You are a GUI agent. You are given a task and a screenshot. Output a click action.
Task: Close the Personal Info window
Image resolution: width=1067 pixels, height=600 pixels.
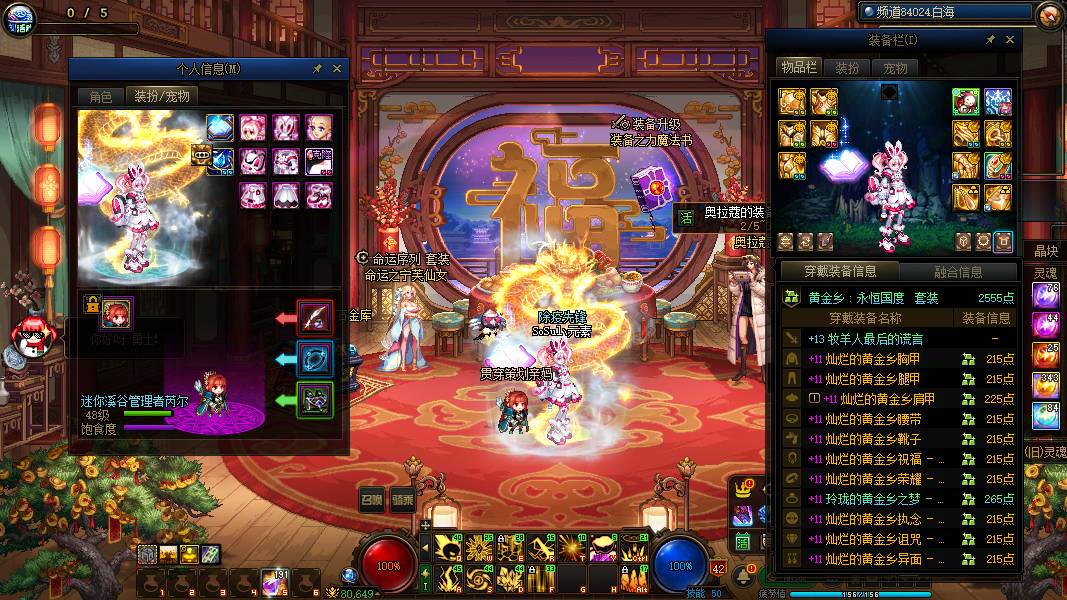(x=337, y=69)
